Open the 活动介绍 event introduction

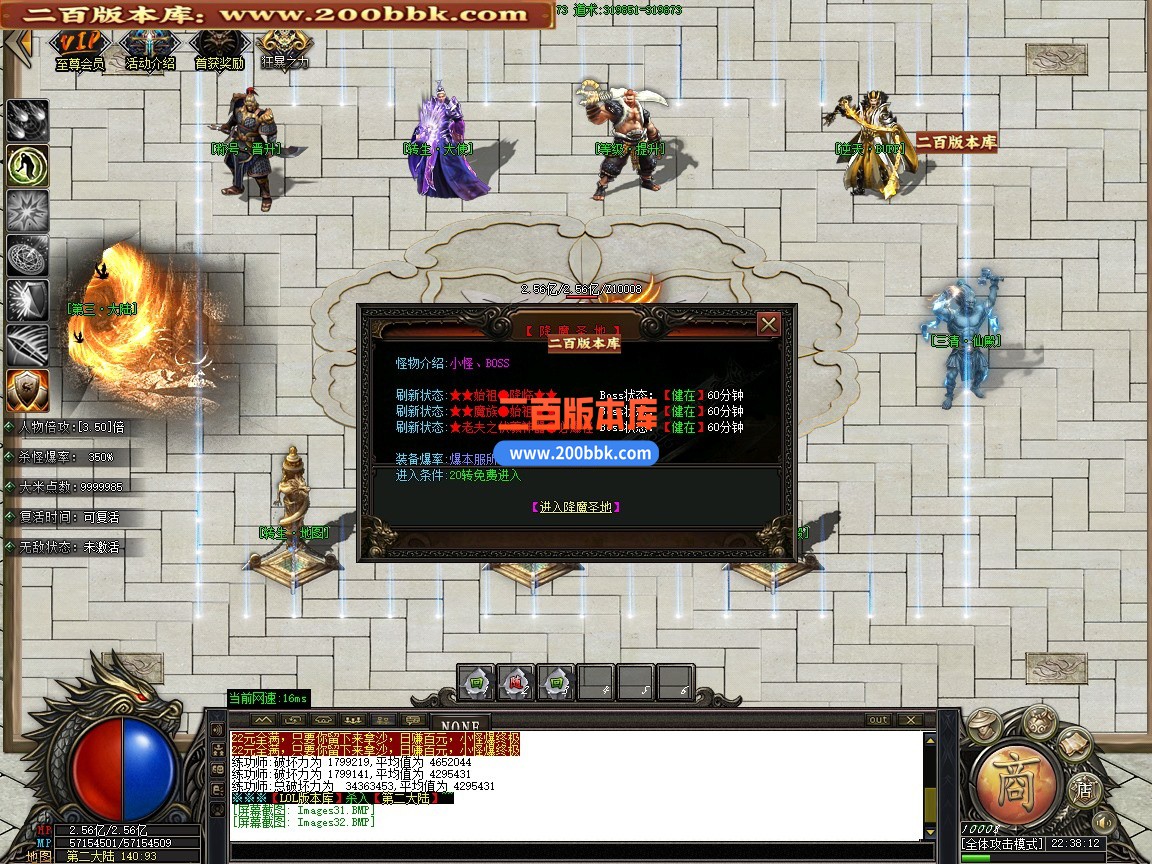click(150, 48)
